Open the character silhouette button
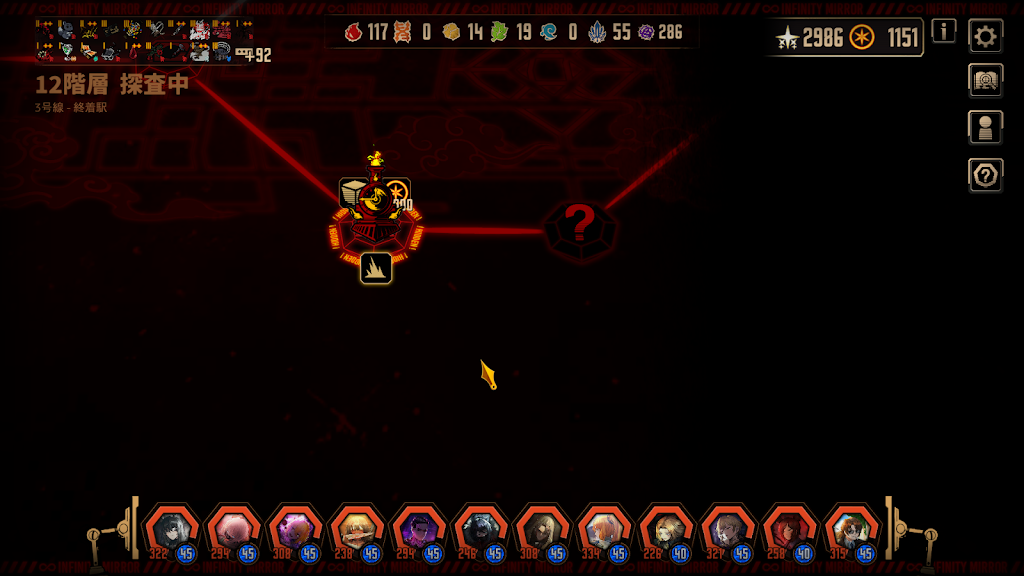The image size is (1024, 576). 986,128
